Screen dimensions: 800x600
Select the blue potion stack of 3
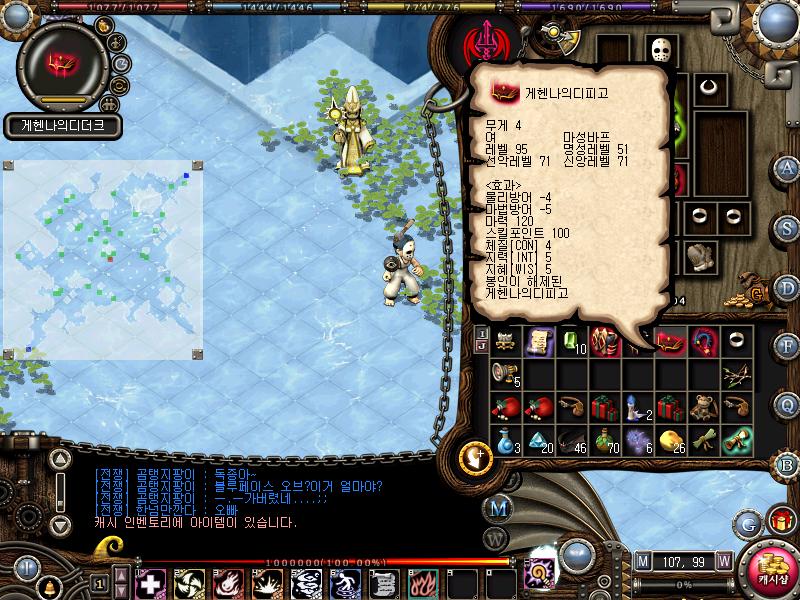[x=506, y=439]
